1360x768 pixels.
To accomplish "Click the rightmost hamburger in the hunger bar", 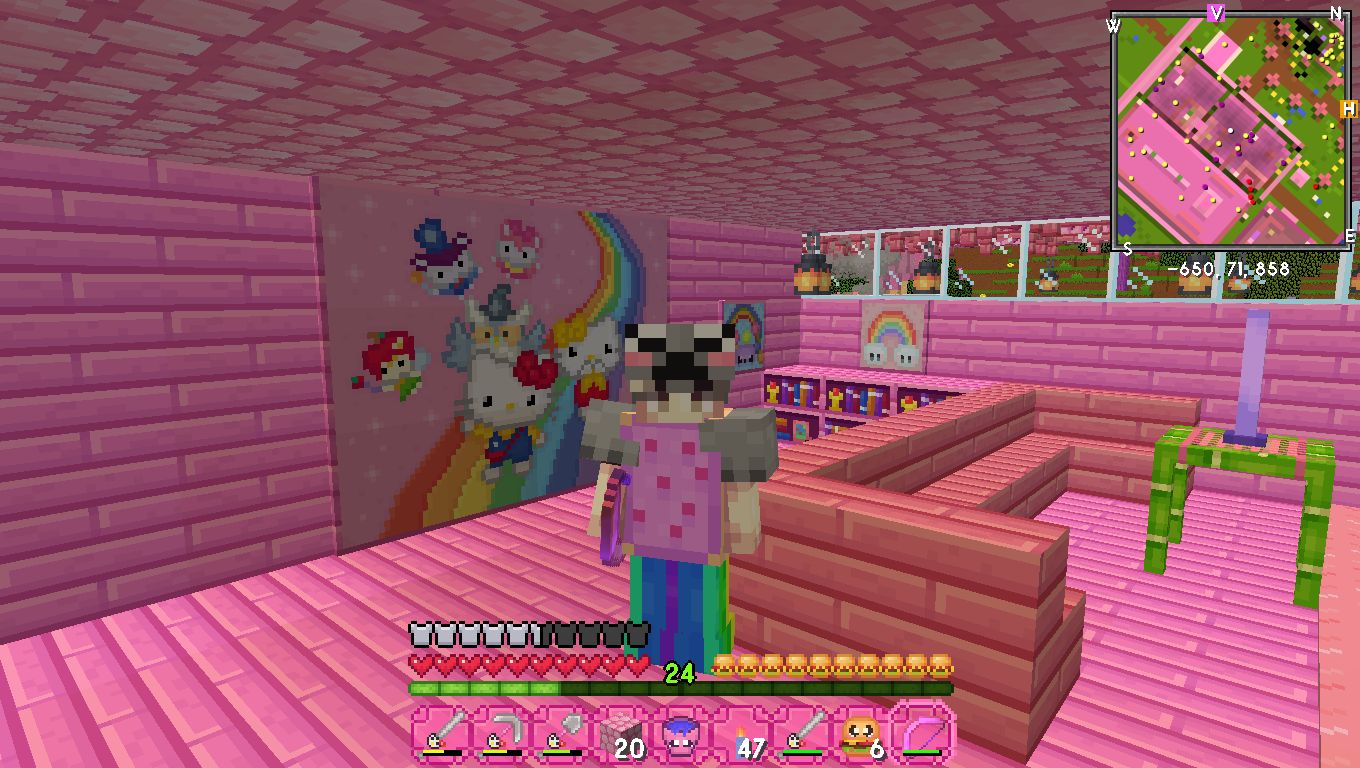I will tap(941, 662).
